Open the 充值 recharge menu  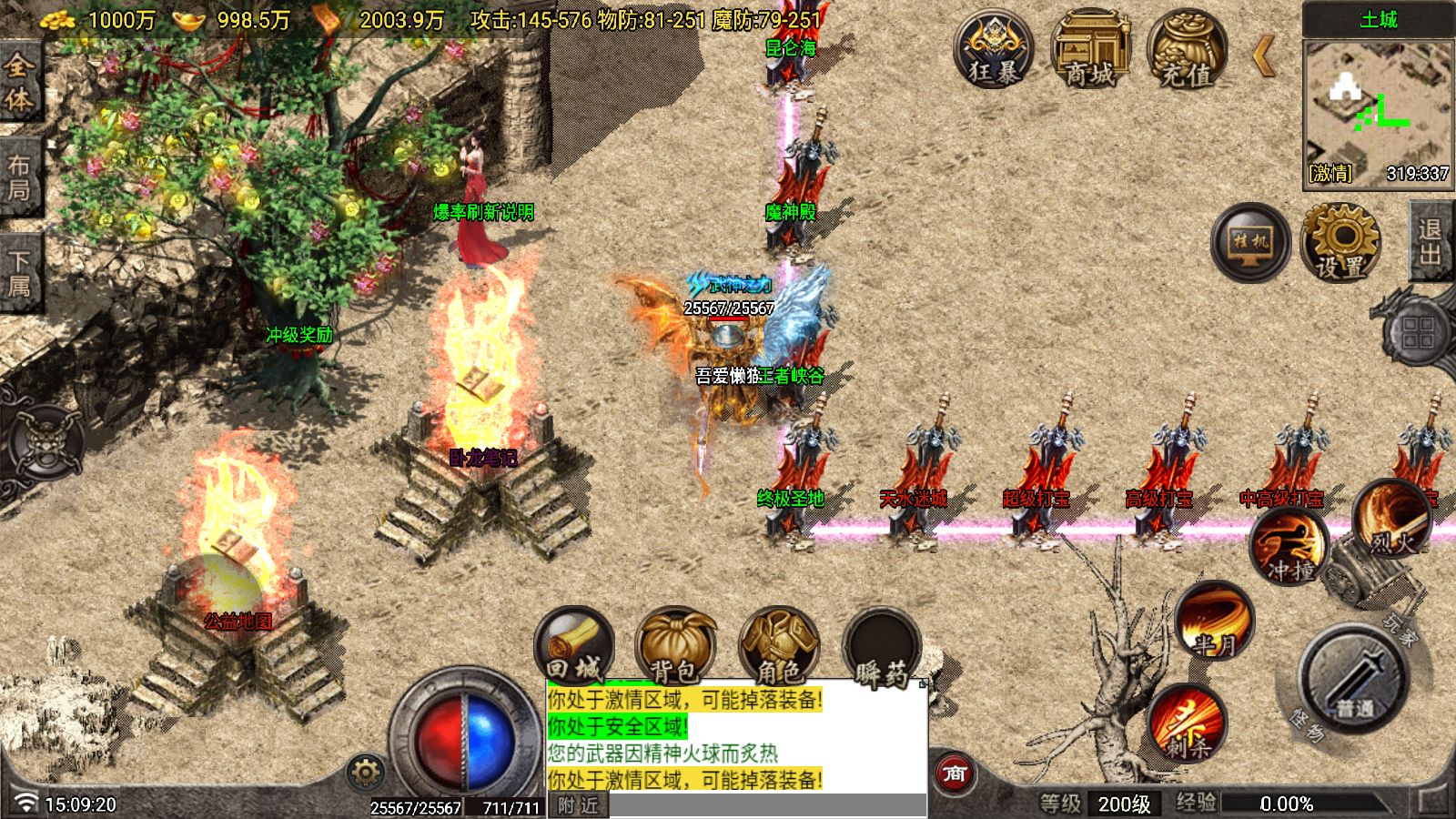[x=1187, y=50]
